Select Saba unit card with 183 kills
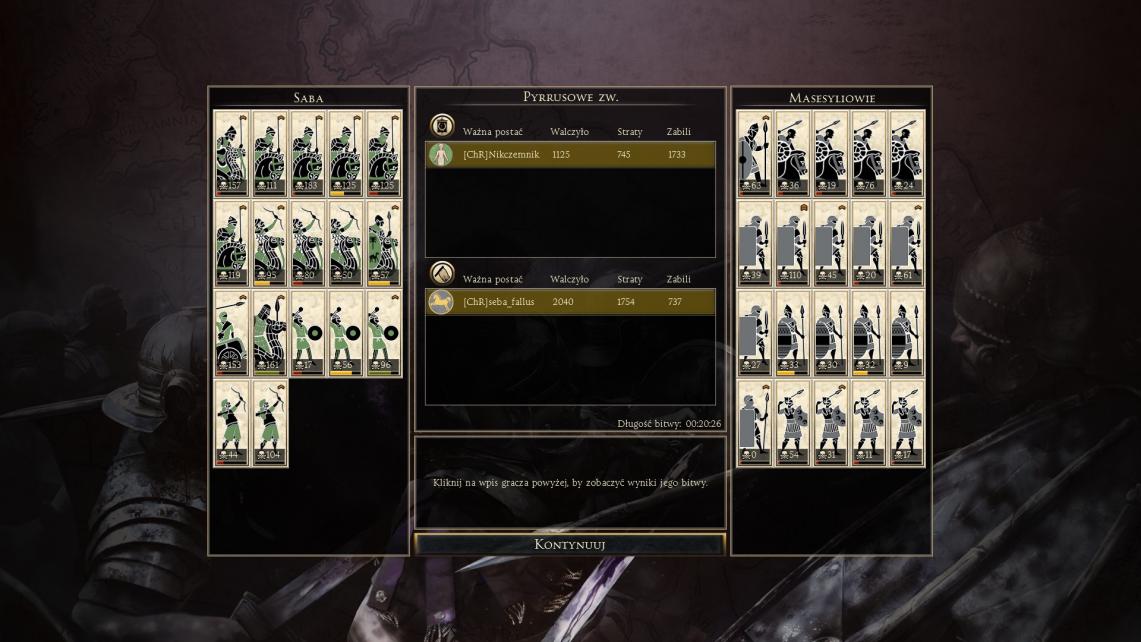The height and width of the screenshot is (642, 1141). (308, 153)
